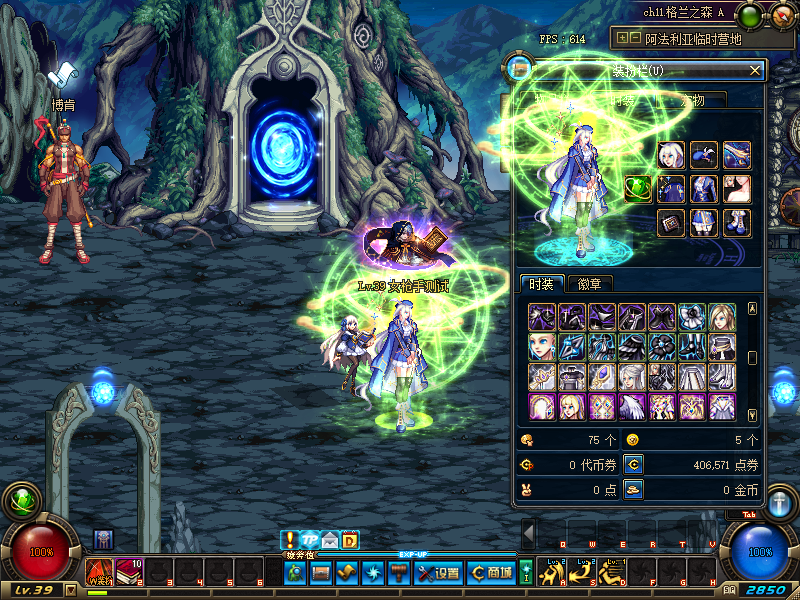The width and height of the screenshot is (800, 600).
Task: Select the equipped blue skirt slot
Action: pos(704,222)
